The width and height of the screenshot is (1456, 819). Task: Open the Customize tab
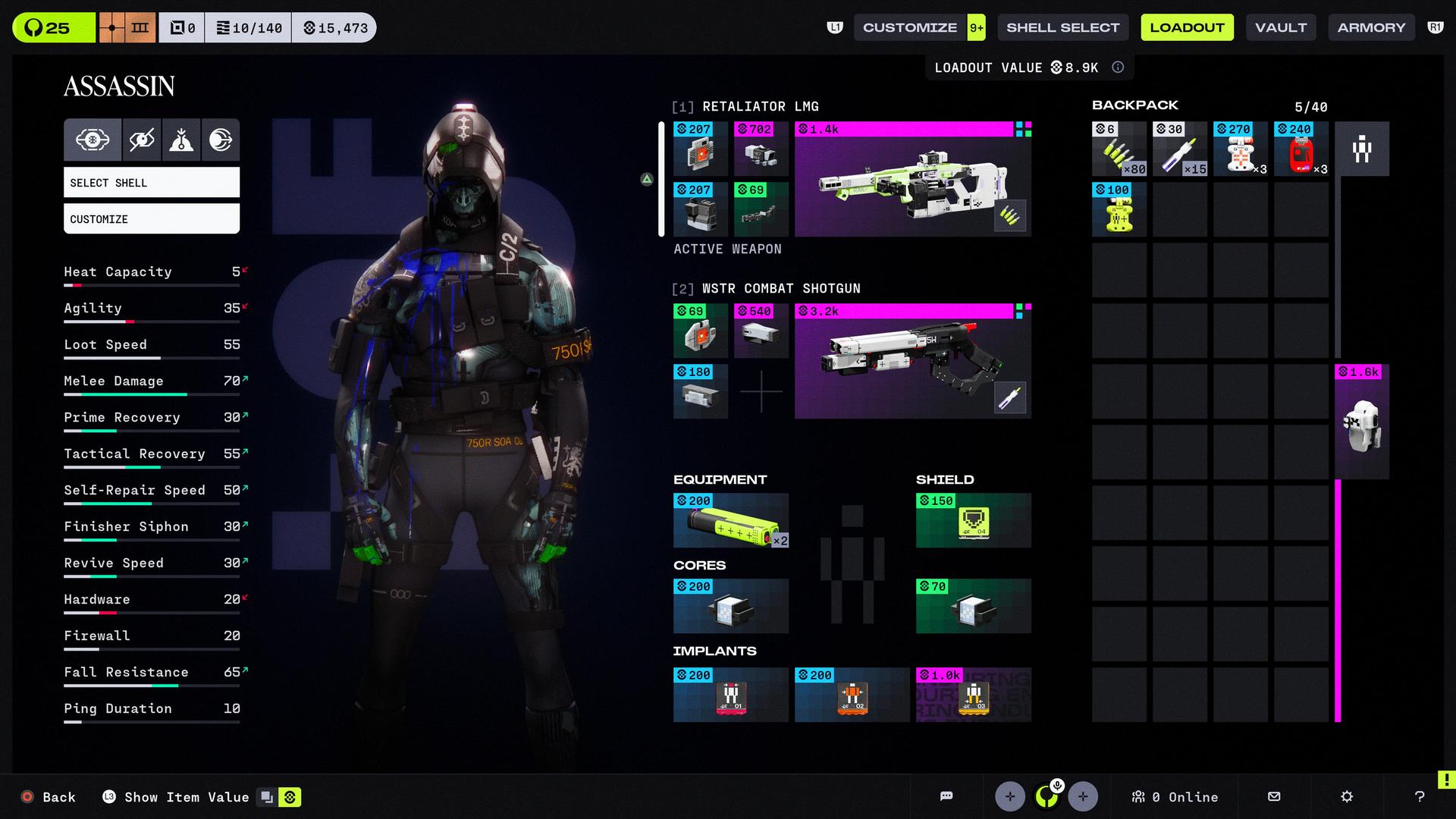(910, 28)
